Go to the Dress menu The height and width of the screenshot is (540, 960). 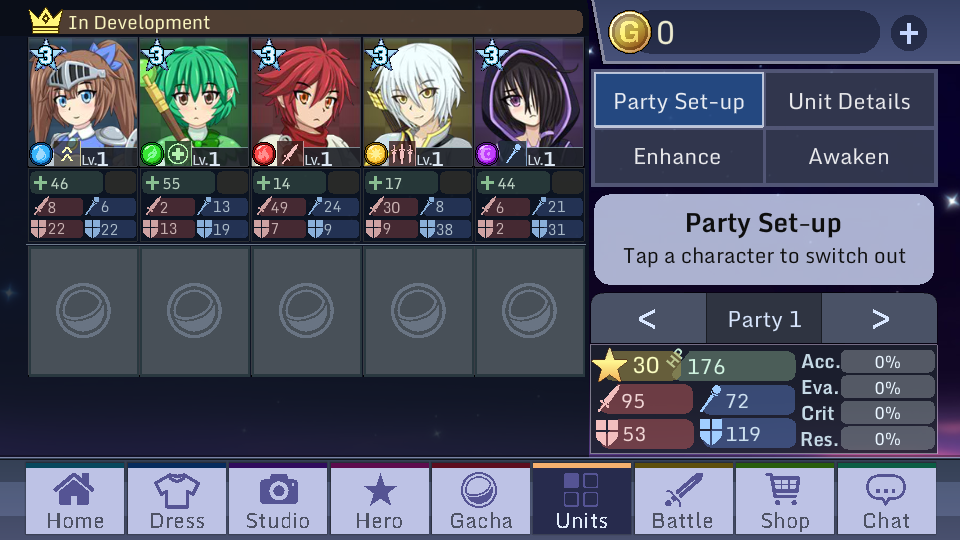[x=177, y=501]
